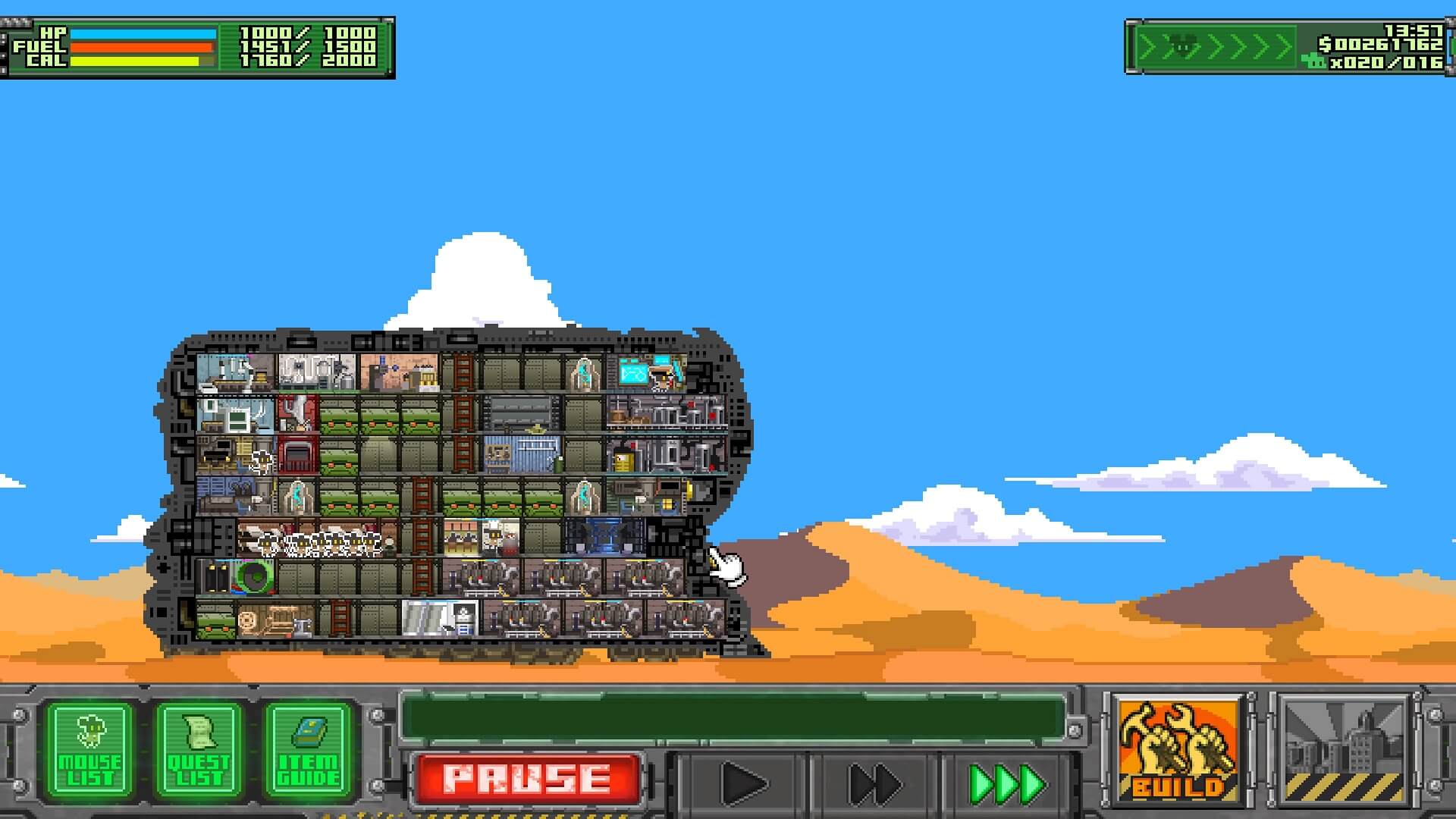This screenshot has height=819, width=1456.
Task: Click the mouse face in the chevron progress bar
Action: [1182, 45]
